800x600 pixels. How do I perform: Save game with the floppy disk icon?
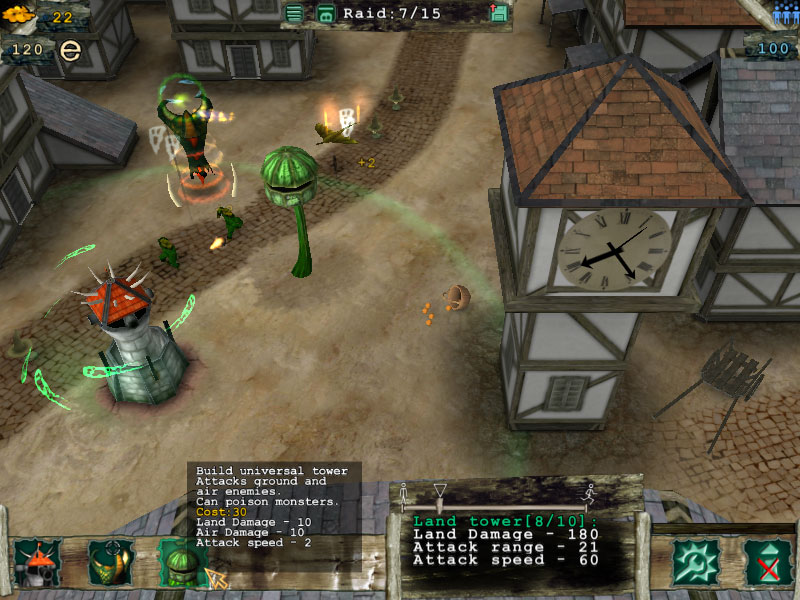(499, 13)
